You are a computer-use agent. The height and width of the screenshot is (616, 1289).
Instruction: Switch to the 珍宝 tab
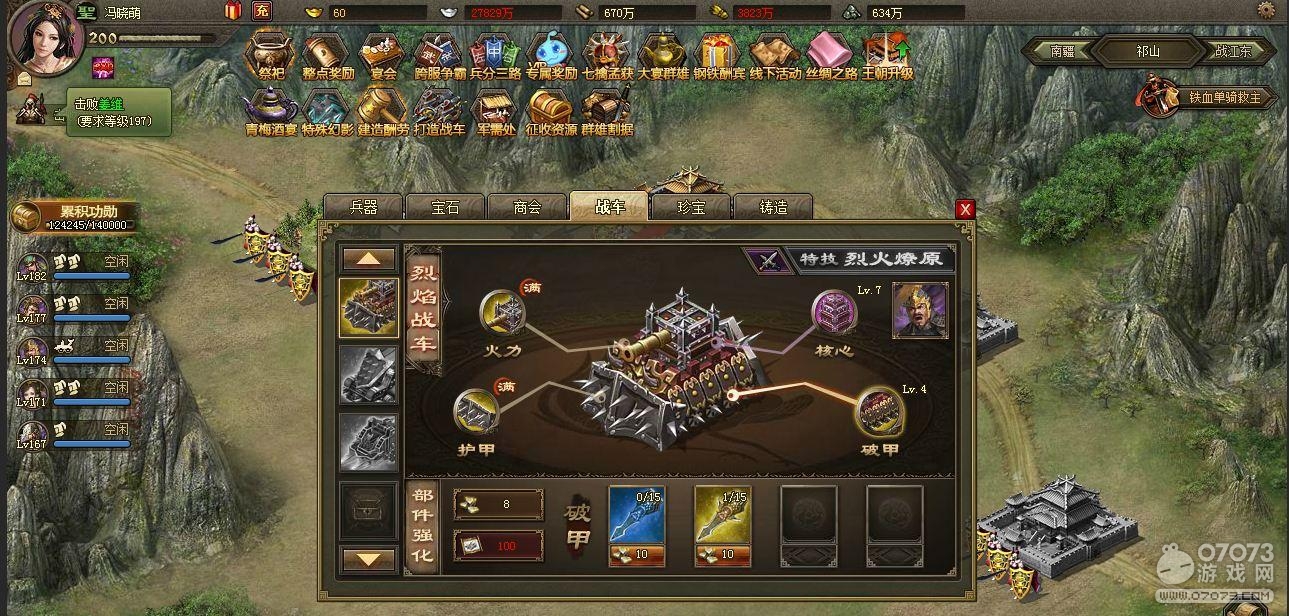click(691, 208)
